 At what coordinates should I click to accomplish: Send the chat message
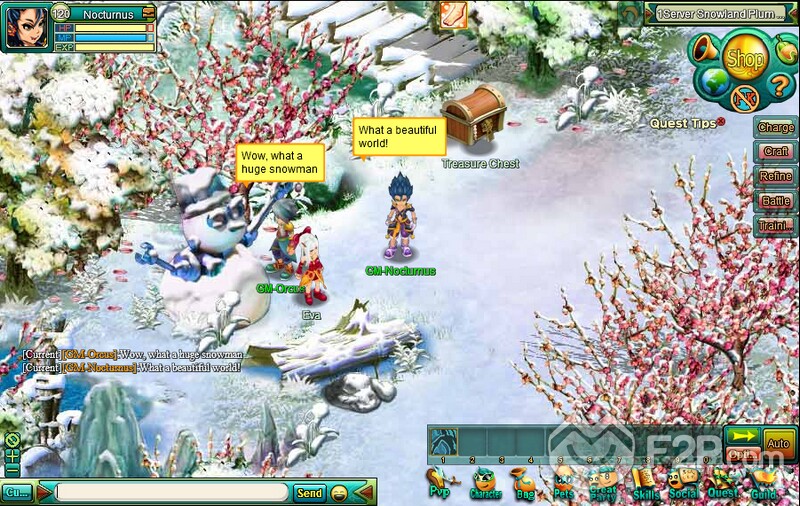(309, 493)
